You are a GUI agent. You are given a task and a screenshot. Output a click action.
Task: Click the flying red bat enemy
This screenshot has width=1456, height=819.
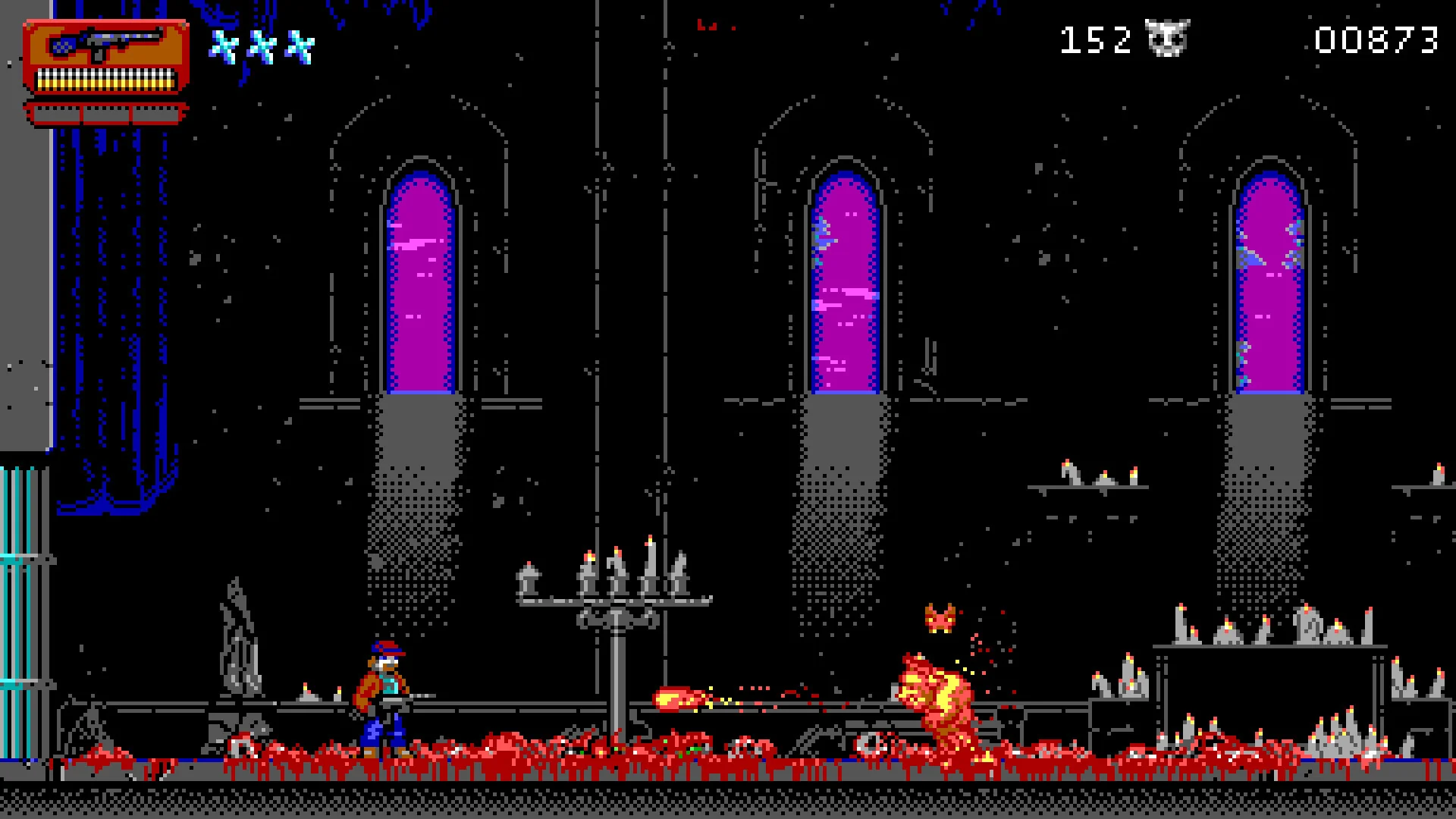[940, 618]
